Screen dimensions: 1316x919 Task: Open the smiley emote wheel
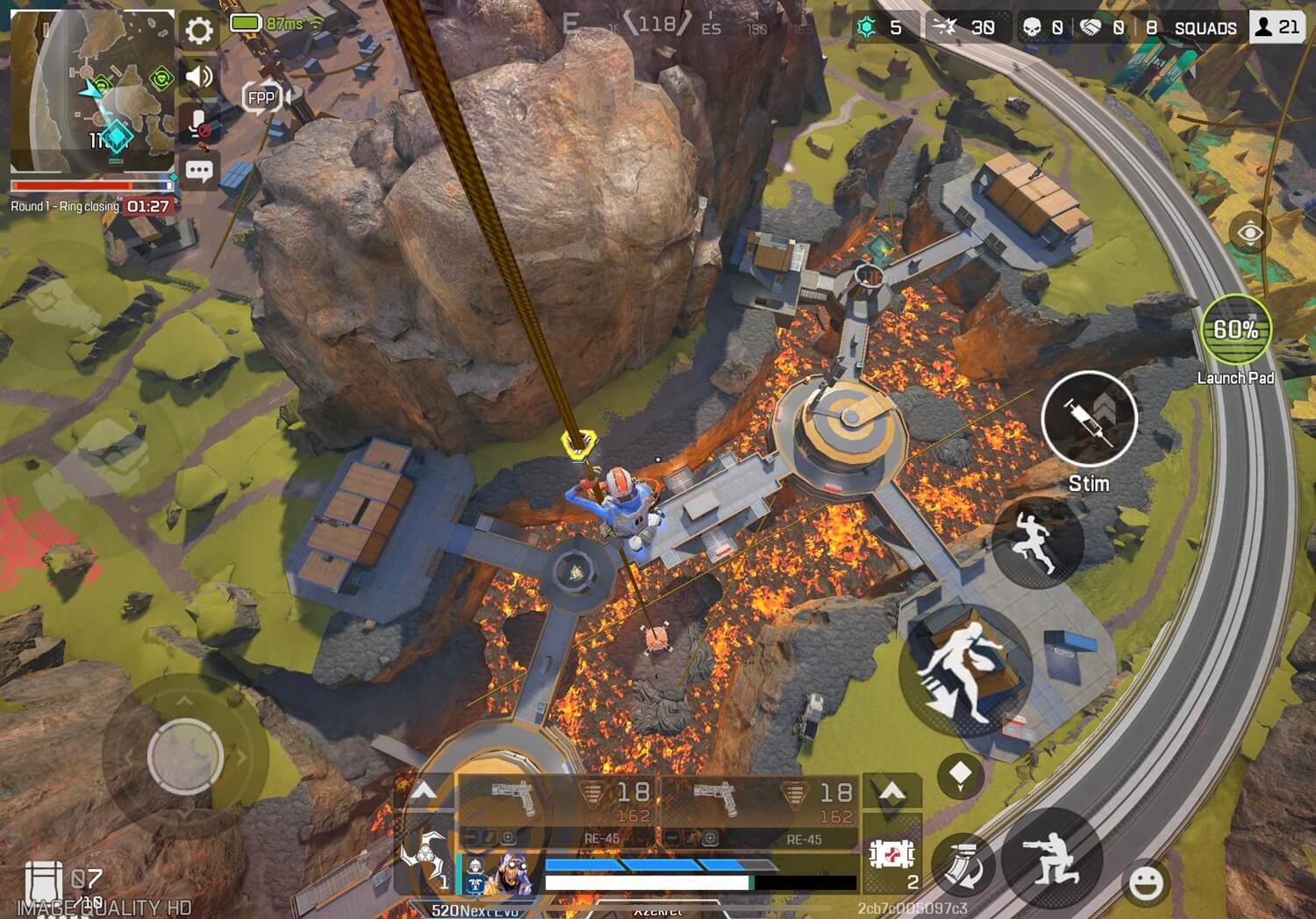pos(1145,881)
